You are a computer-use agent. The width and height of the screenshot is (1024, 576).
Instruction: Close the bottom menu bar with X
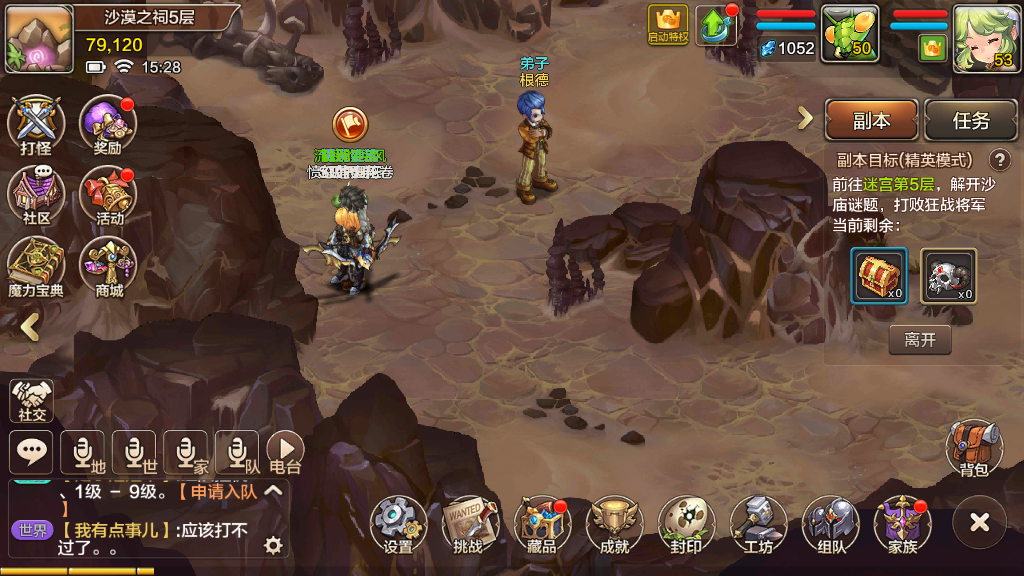[979, 522]
